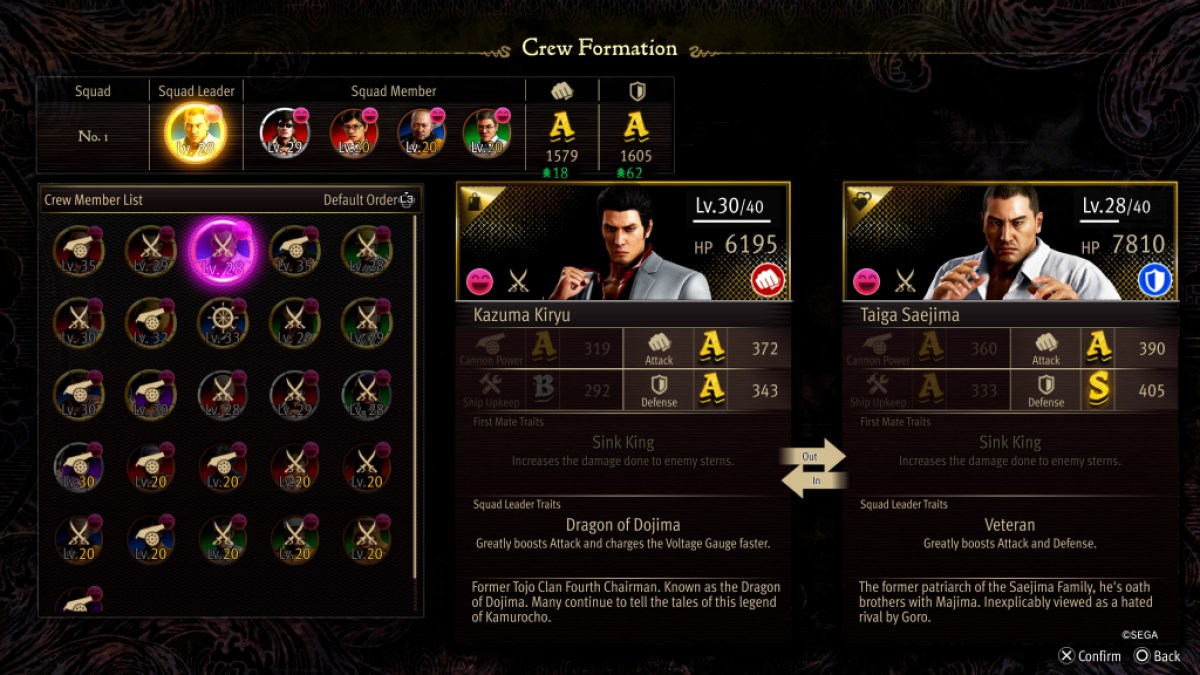Pick the Lv.32 cannon crew member
The image size is (1200, 675).
click(x=150, y=321)
